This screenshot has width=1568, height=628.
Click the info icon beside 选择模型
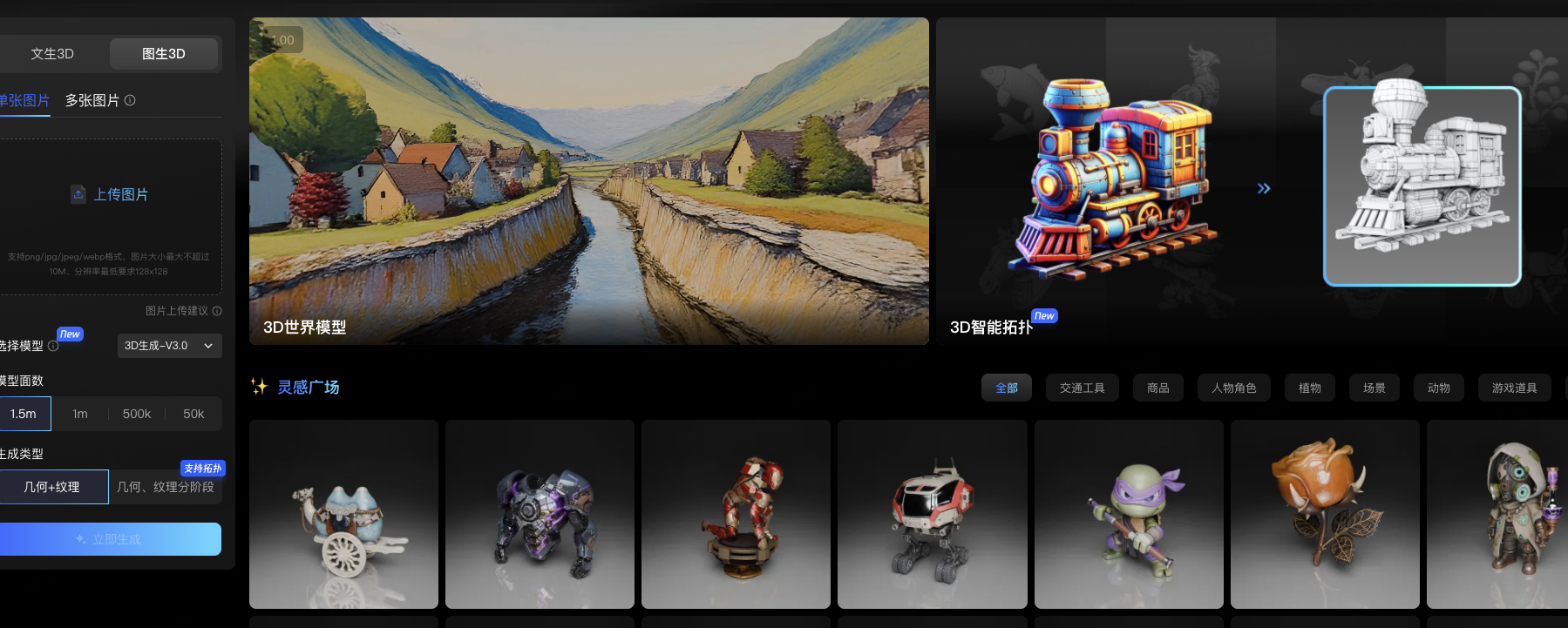51,346
